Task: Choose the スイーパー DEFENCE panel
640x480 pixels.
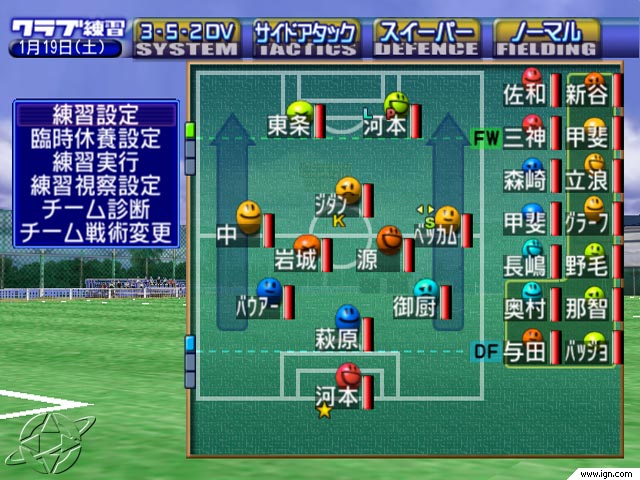Action: pyautogui.click(x=423, y=38)
